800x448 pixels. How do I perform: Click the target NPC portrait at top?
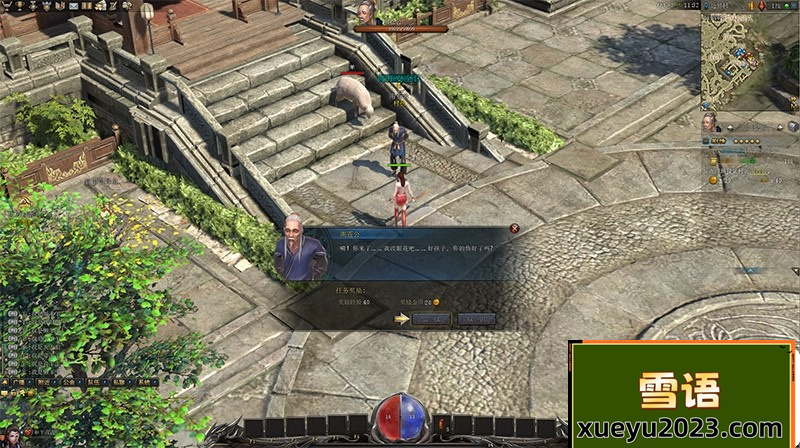pyautogui.click(x=366, y=12)
